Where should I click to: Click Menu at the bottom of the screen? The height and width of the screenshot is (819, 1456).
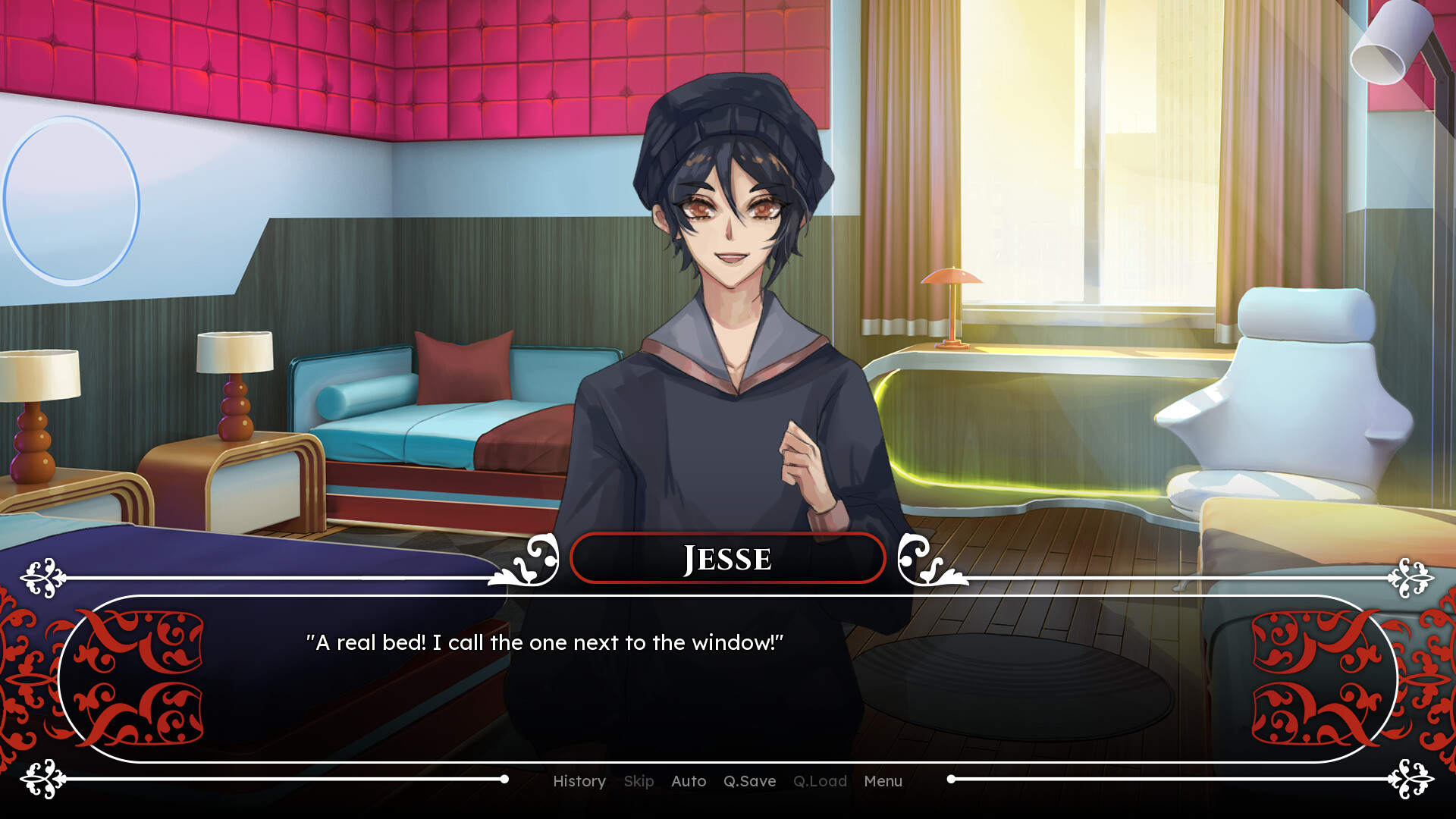[x=882, y=781]
